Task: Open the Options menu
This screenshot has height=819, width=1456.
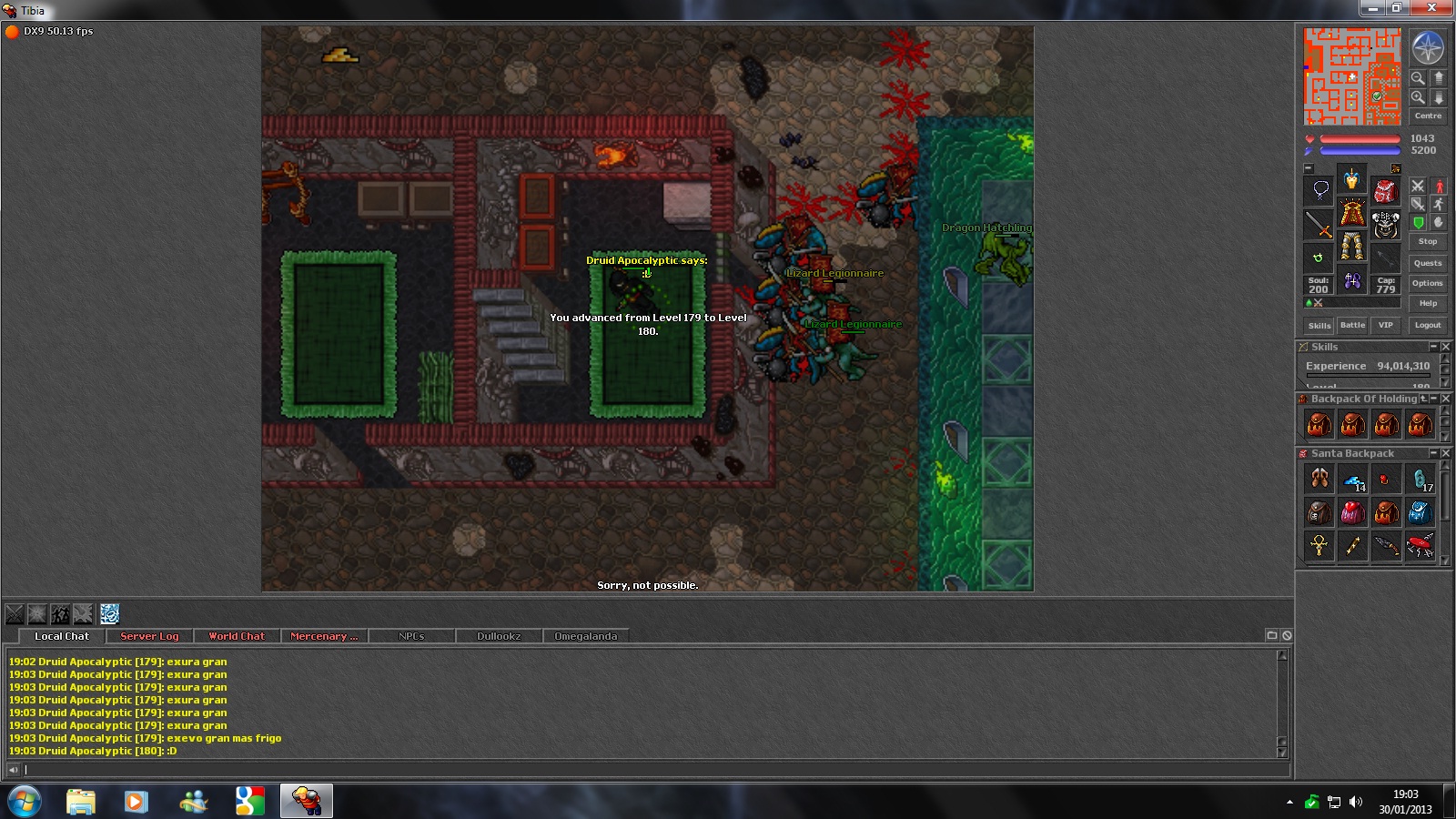Action: pyautogui.click(x=1427, y=283)
